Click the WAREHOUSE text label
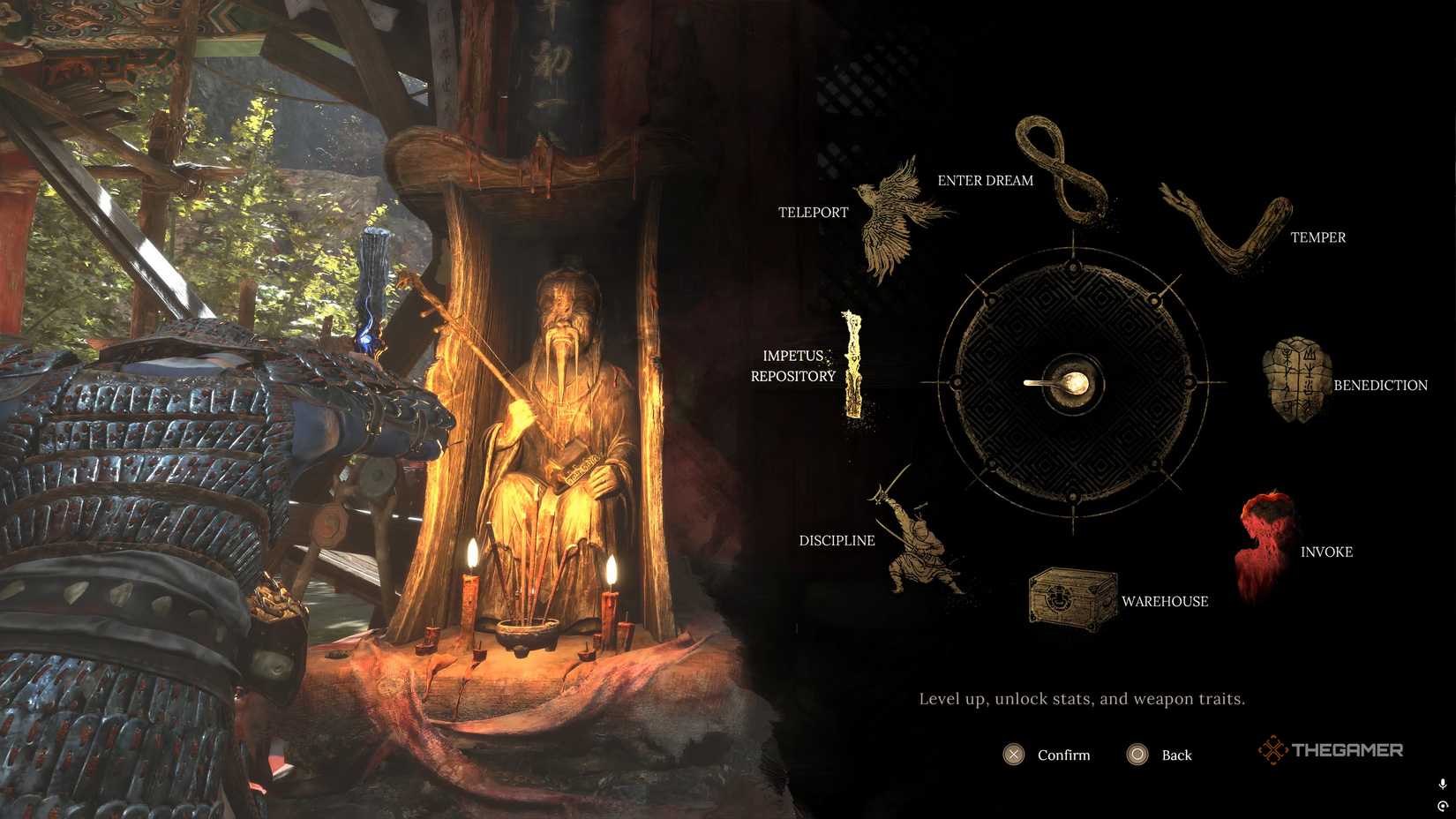 pos(1165,601)
